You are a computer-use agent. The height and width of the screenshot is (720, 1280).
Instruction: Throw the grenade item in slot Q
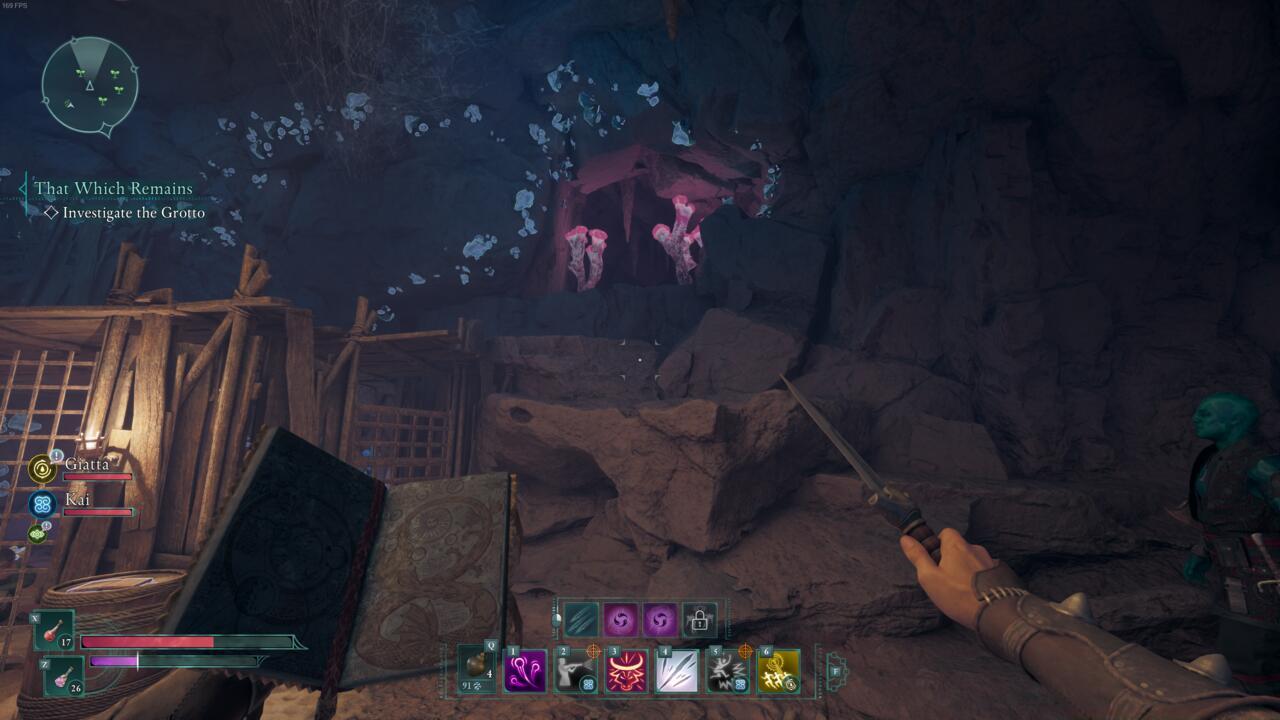pyautogui.click(x=477, y=670)
